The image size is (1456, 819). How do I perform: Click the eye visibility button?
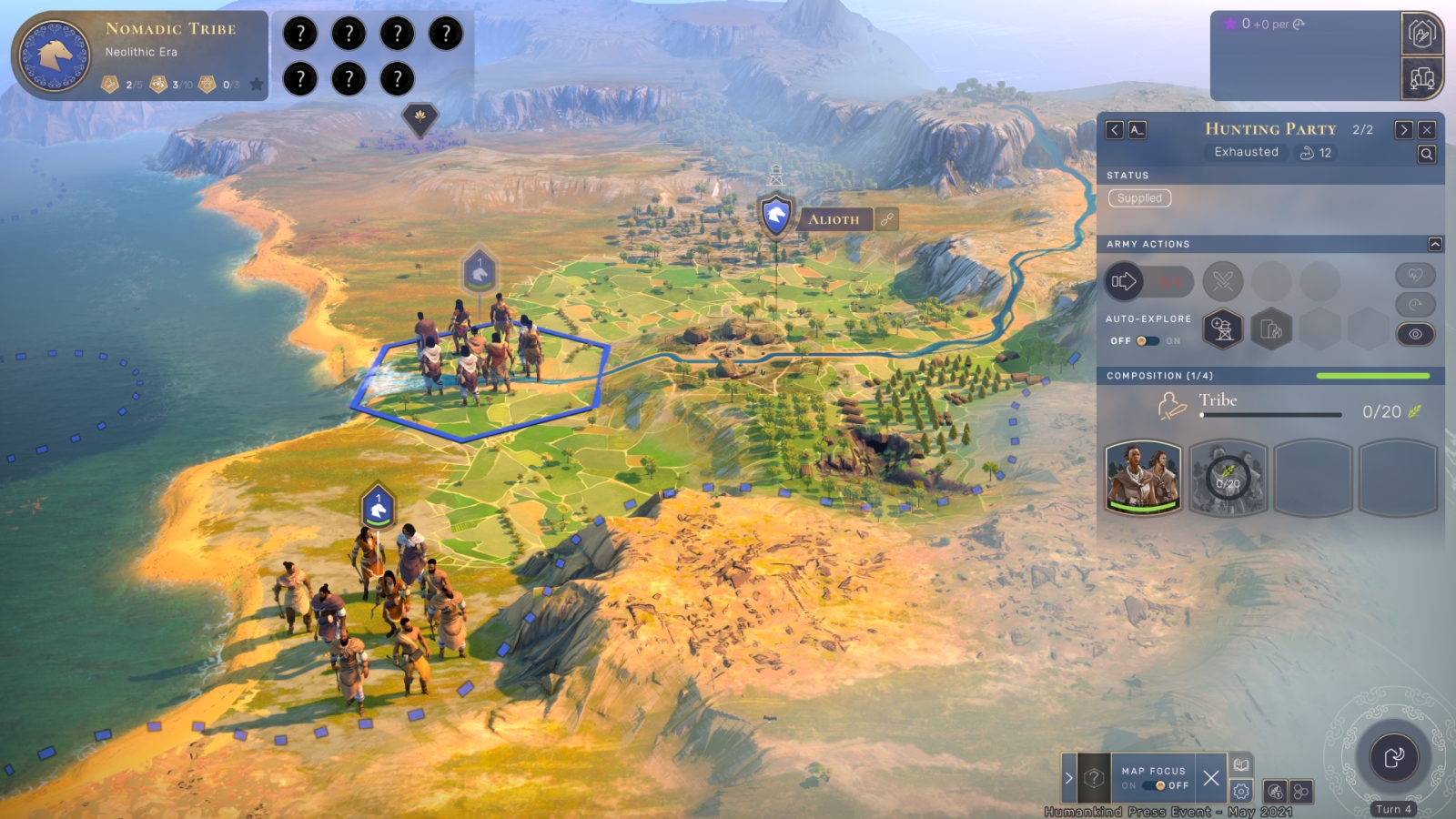[x=1415, y=334]
